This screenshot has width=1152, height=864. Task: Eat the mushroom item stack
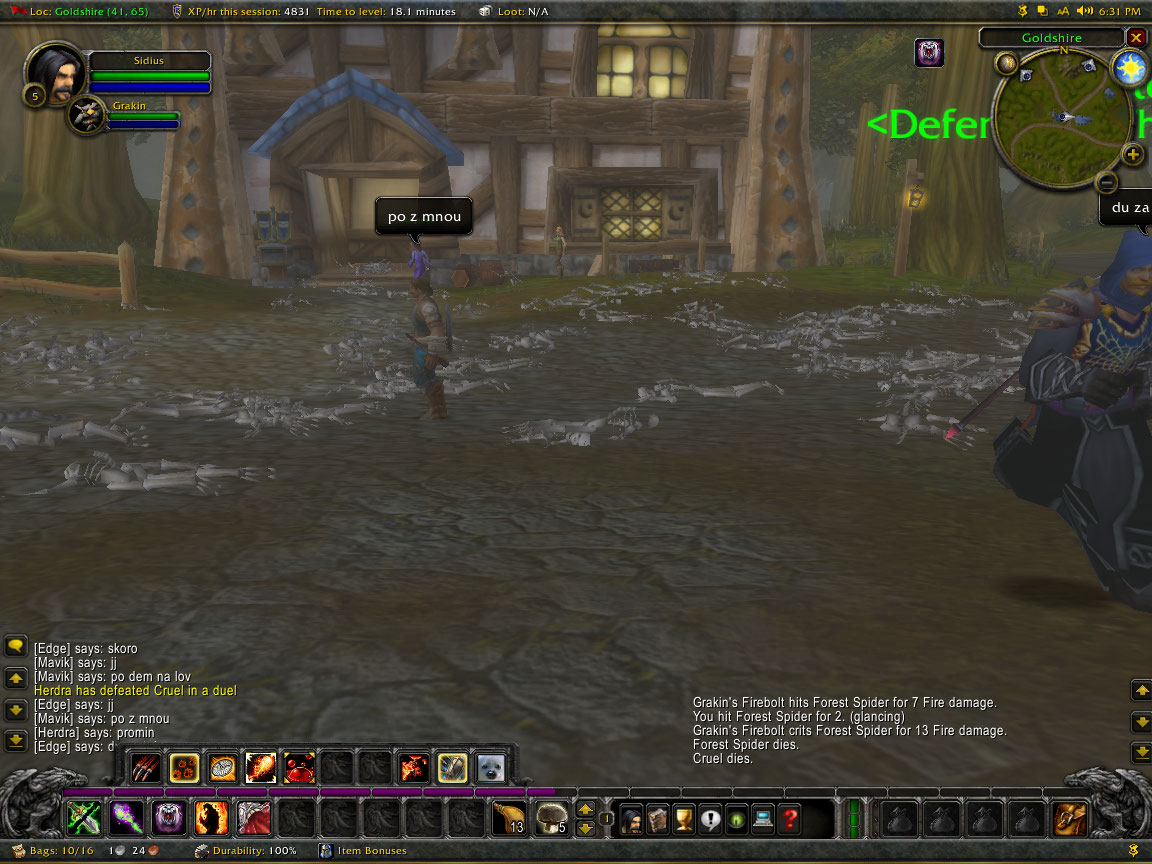pyautogui.click(x=551, y=819)
